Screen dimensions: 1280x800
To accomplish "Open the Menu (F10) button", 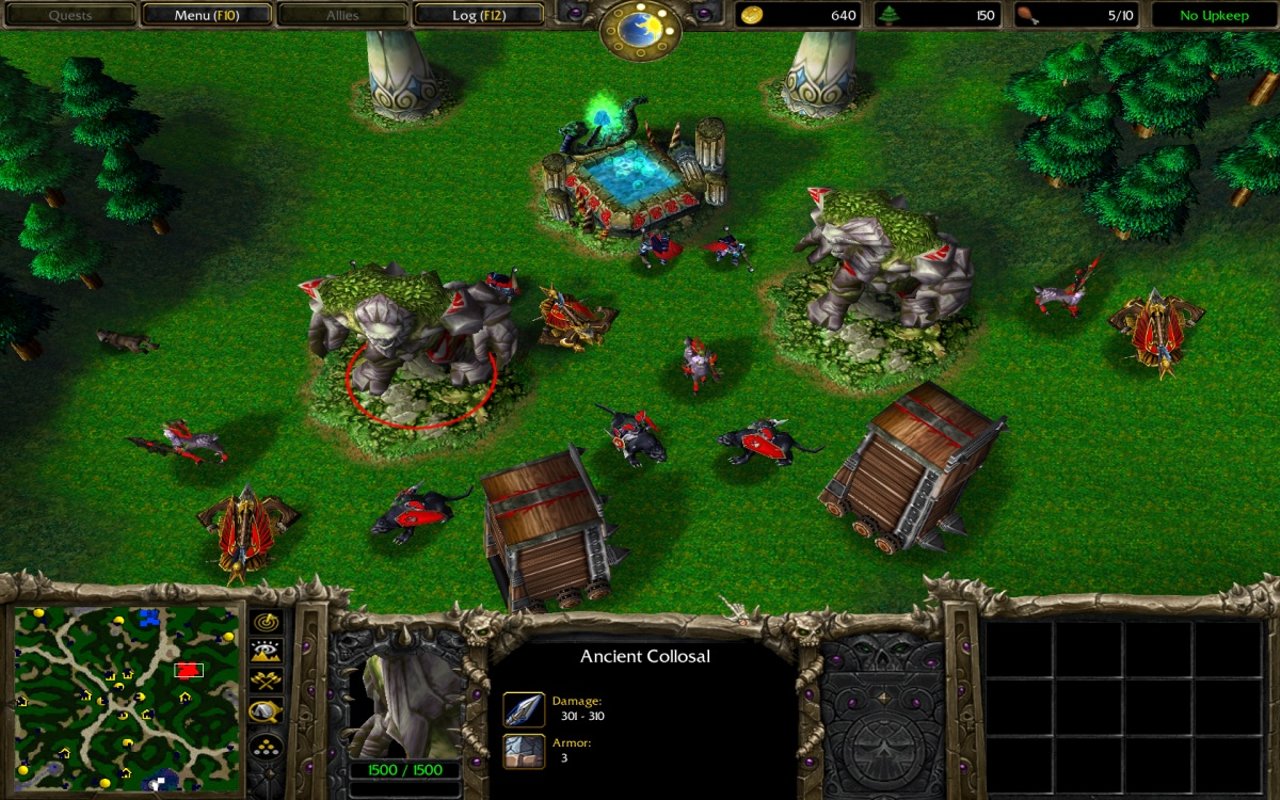I will (206, 15).
